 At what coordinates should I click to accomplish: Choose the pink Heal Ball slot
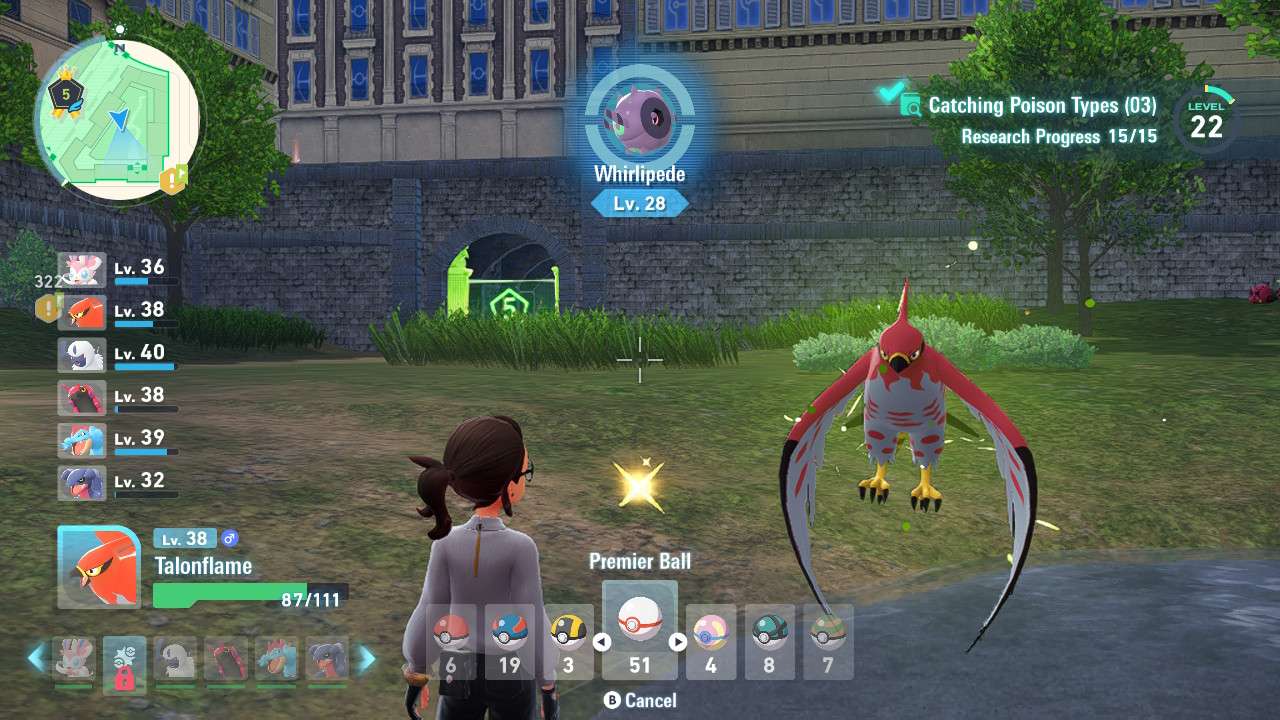tap(711, 641)
